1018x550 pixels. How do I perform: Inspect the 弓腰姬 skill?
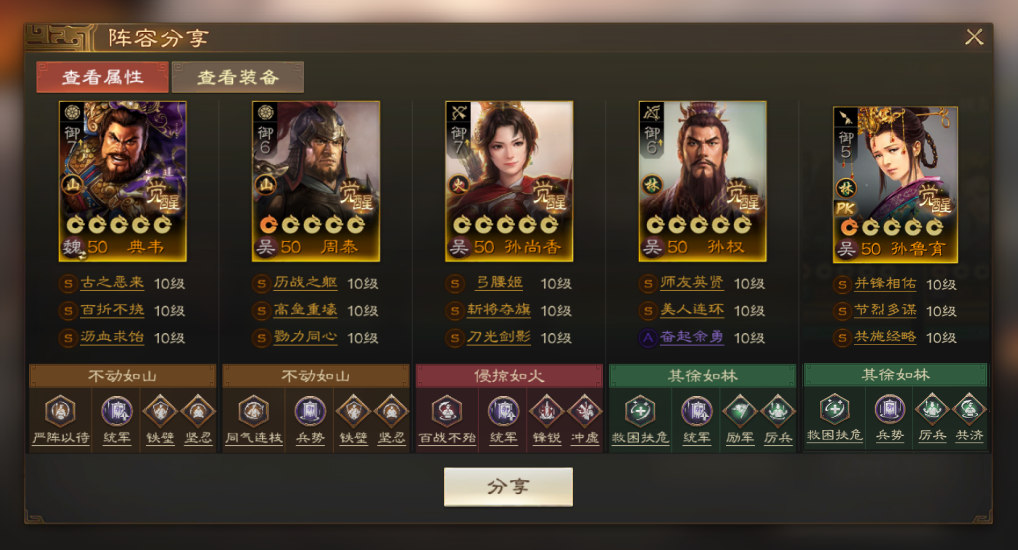tap(499, 284)
